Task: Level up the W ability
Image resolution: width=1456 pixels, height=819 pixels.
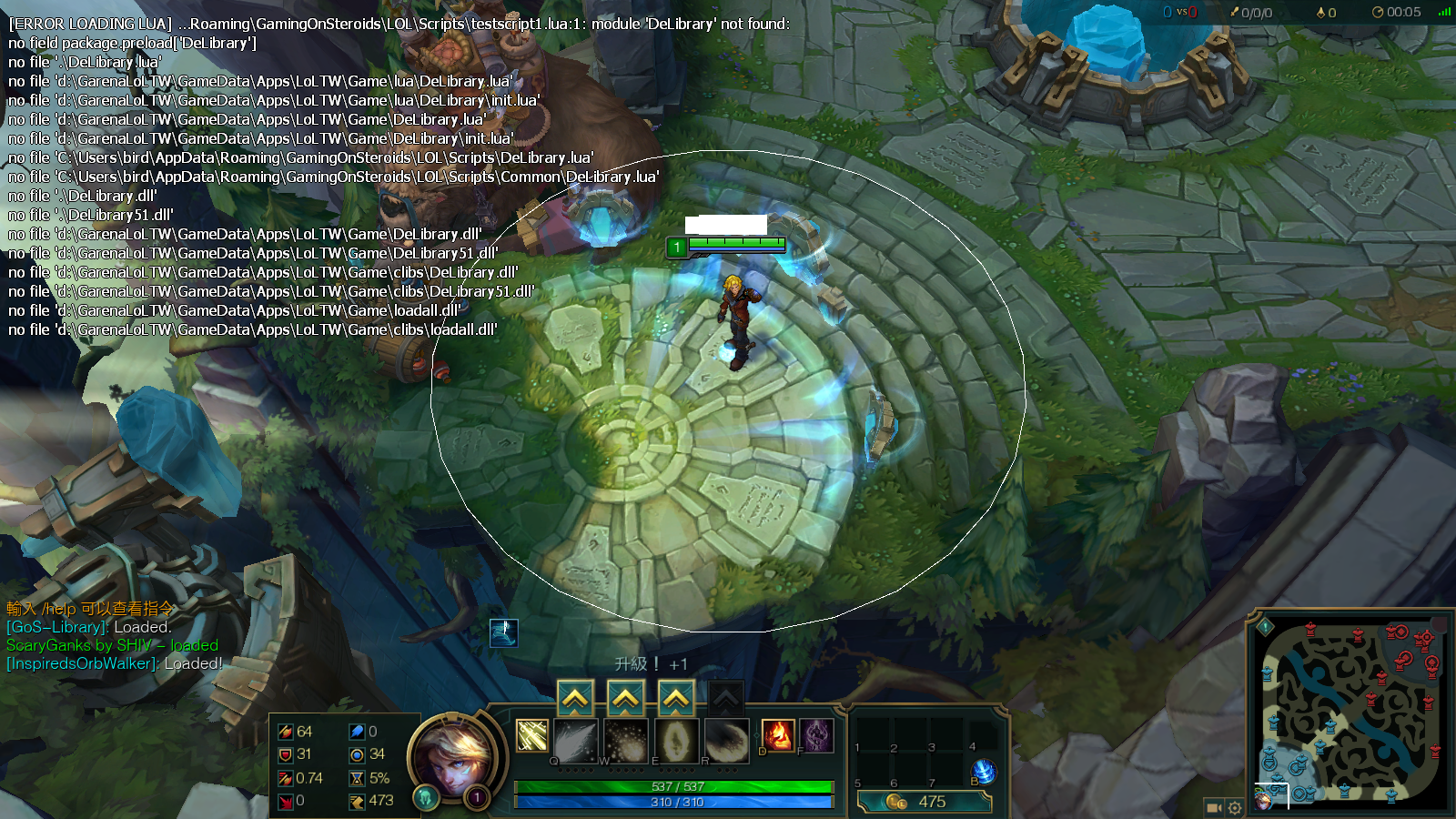Action: tap(625, 699)
